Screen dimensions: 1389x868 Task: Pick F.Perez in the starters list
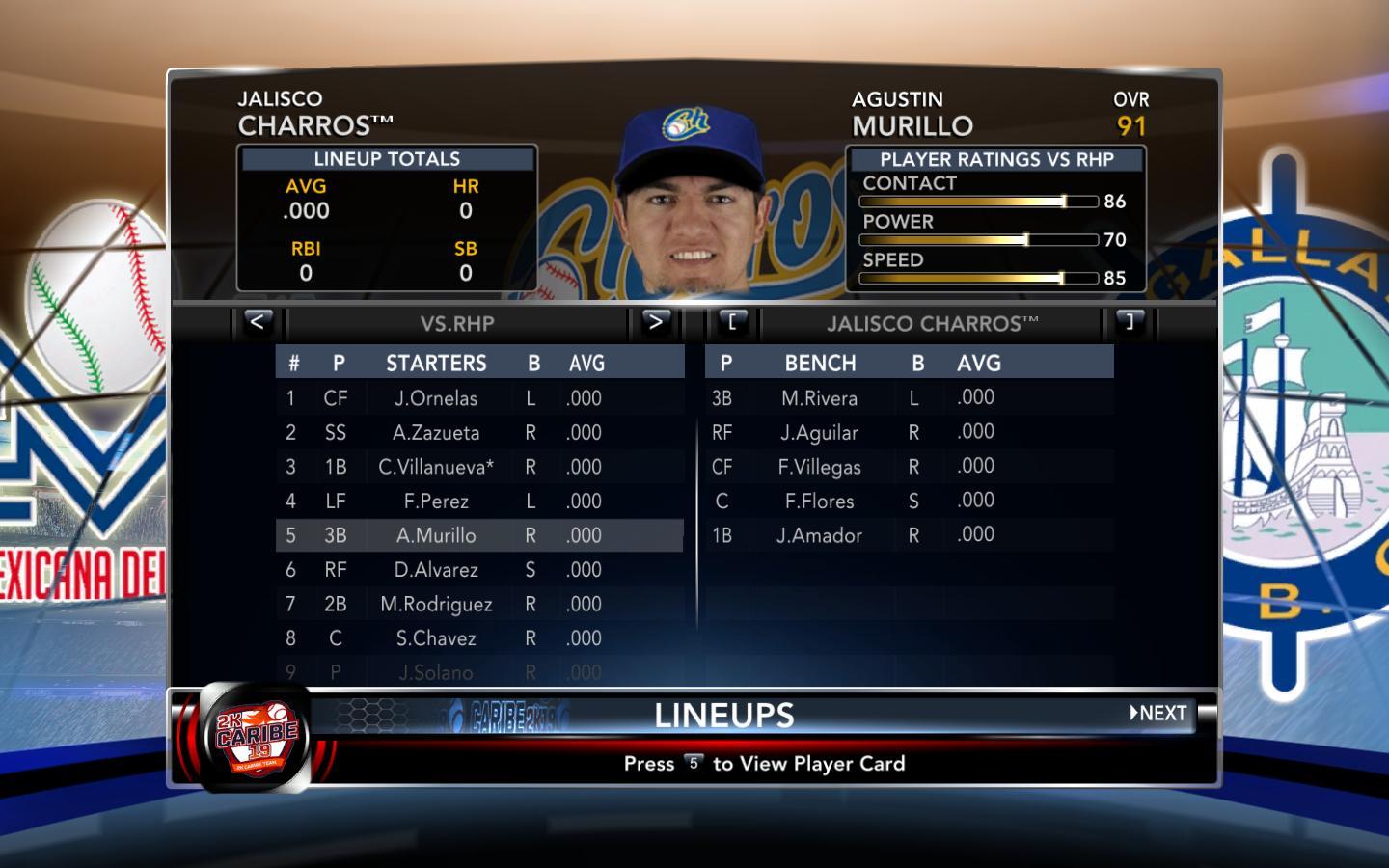[436, 502]
